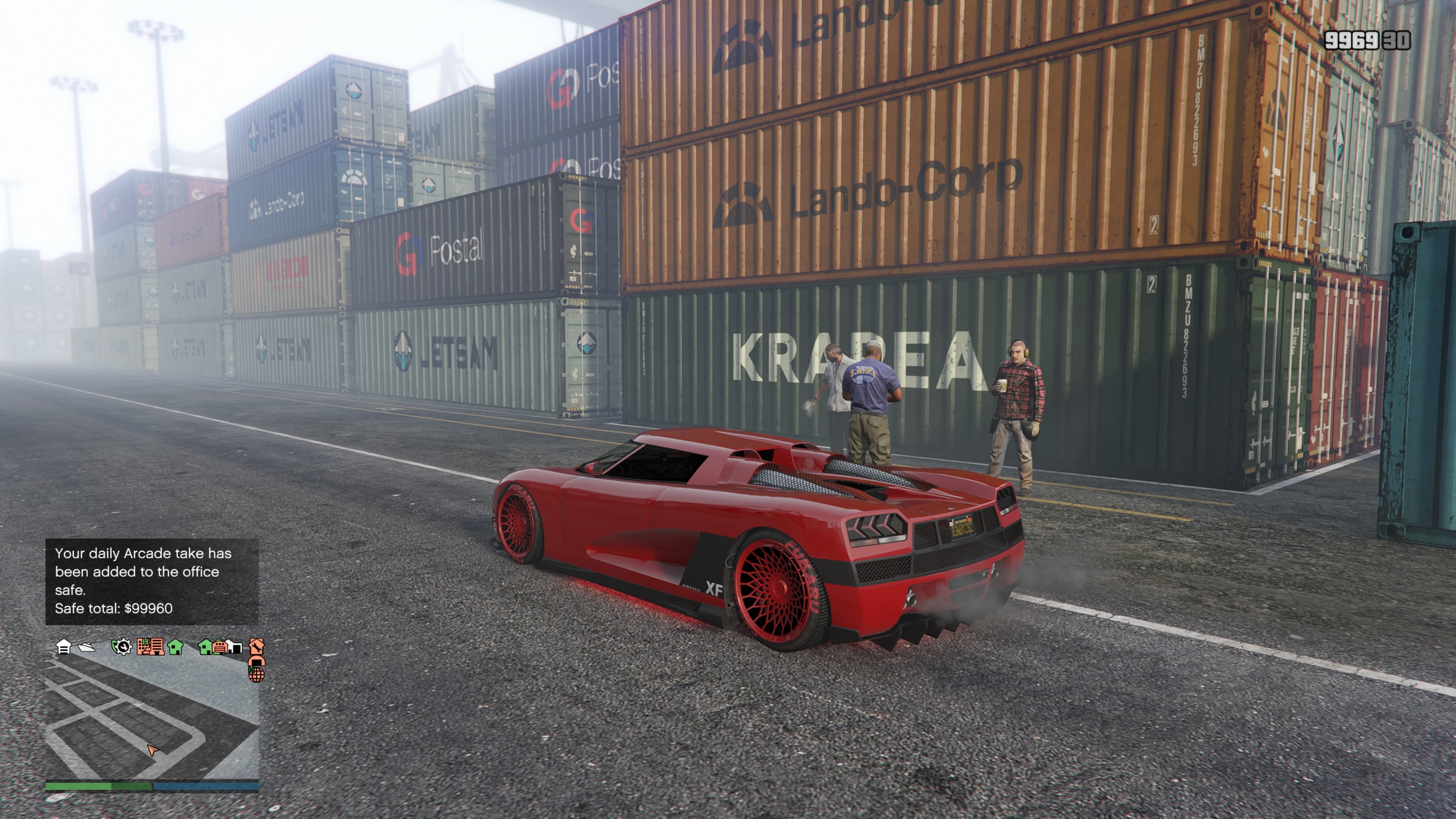Click the Arcade take notification box
The image size is (1456, 819).
pos(152,581)
